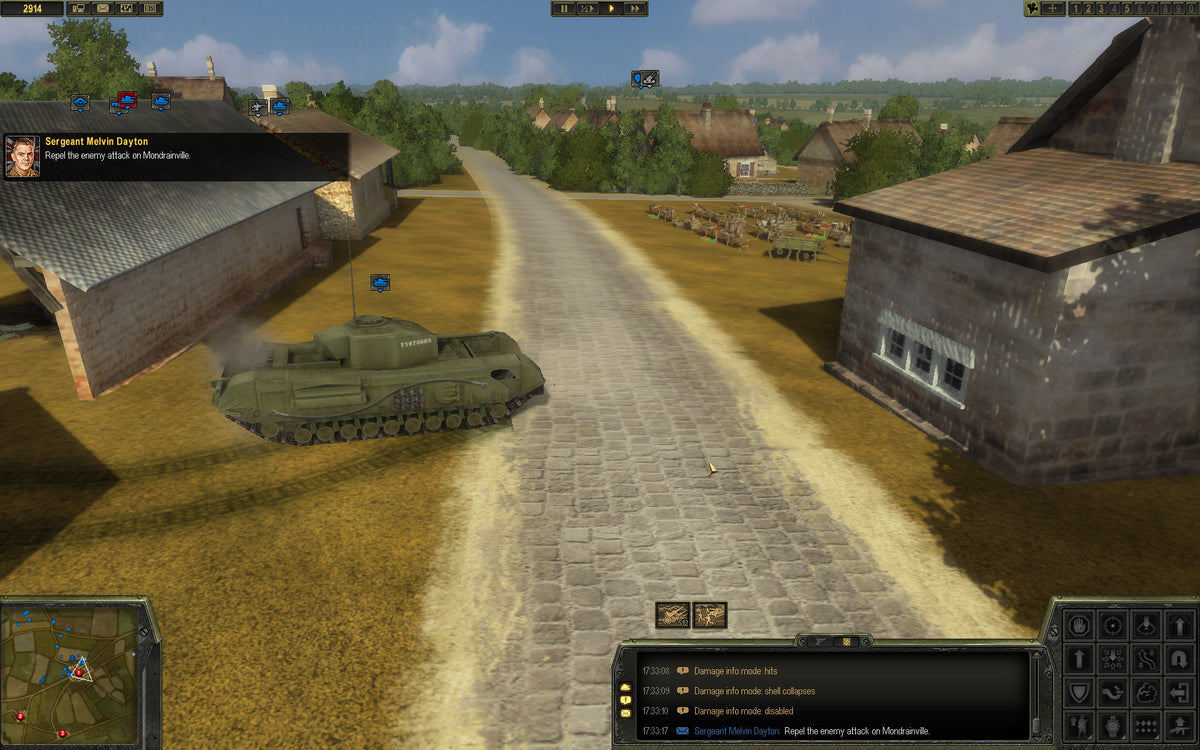This screenshot has height=750, width=1200.
Task: Select slow-motion half speed button
Action: tap(587, 8)
